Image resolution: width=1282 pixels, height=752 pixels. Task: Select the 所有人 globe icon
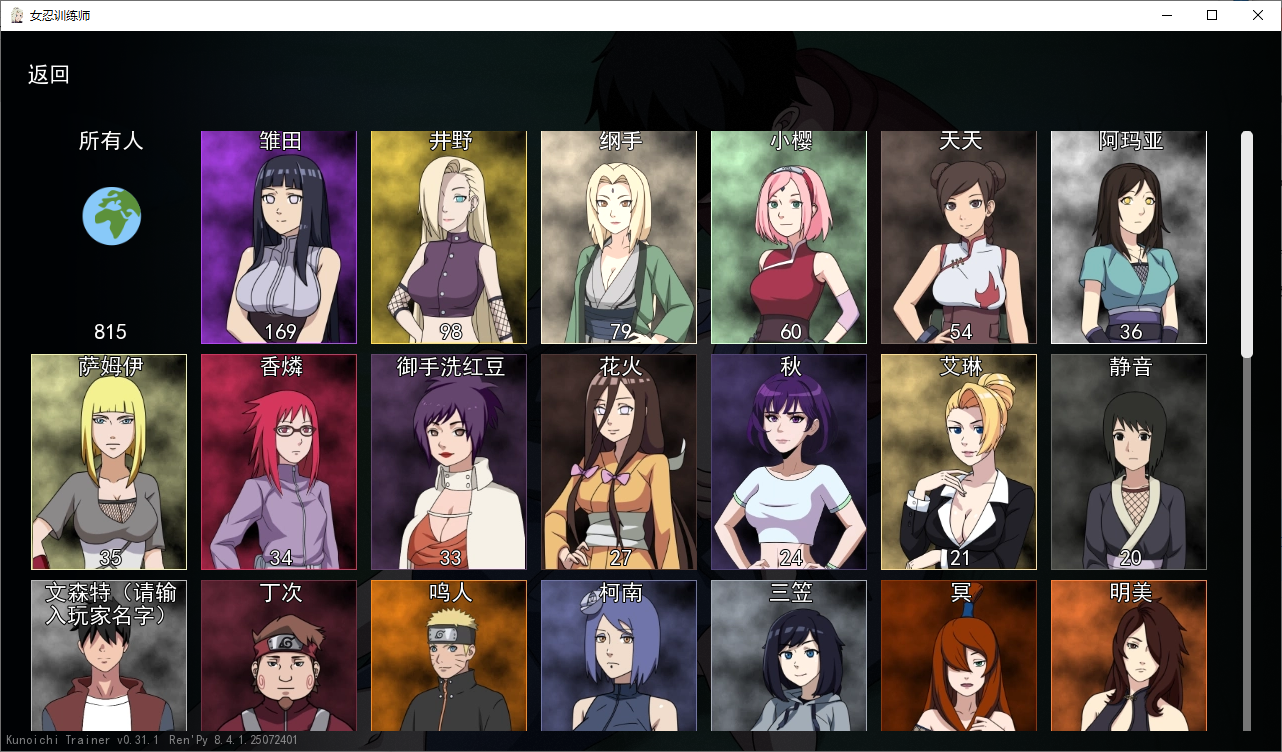[x=111, y=216]
